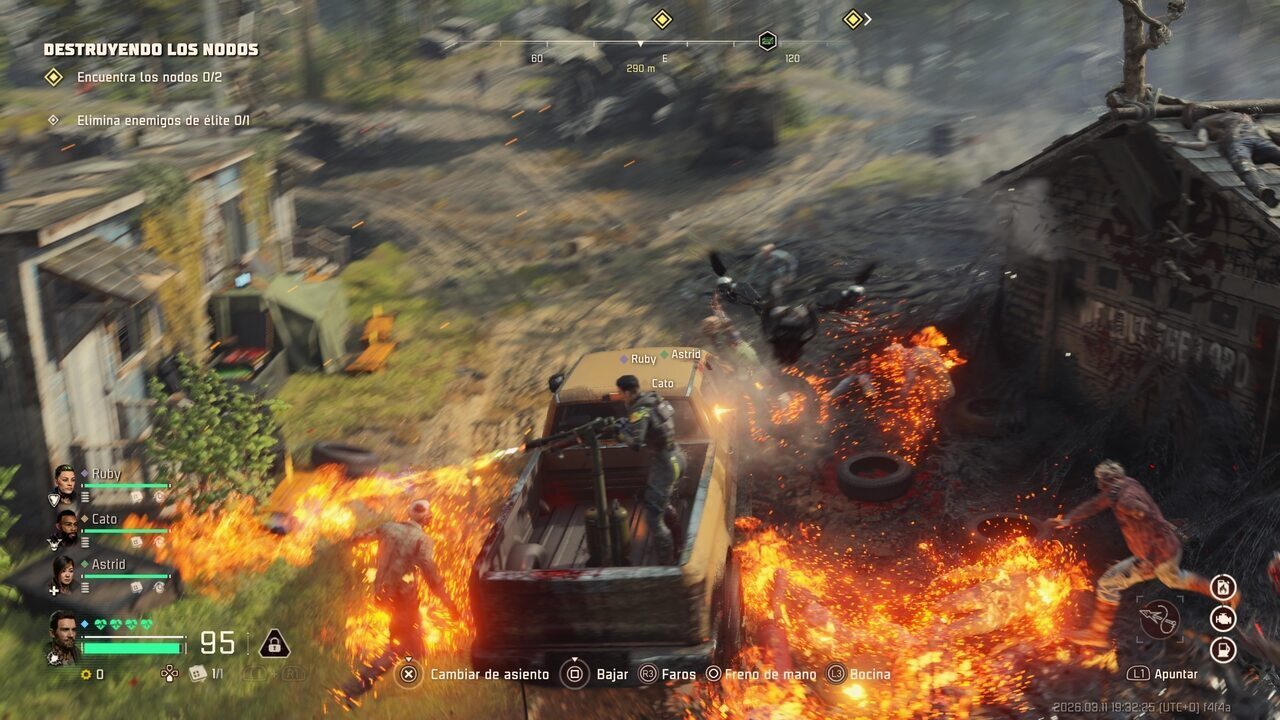The image size is (1280, 720).
Task: Click your own bearded character portrait
Action: (63, 634)
